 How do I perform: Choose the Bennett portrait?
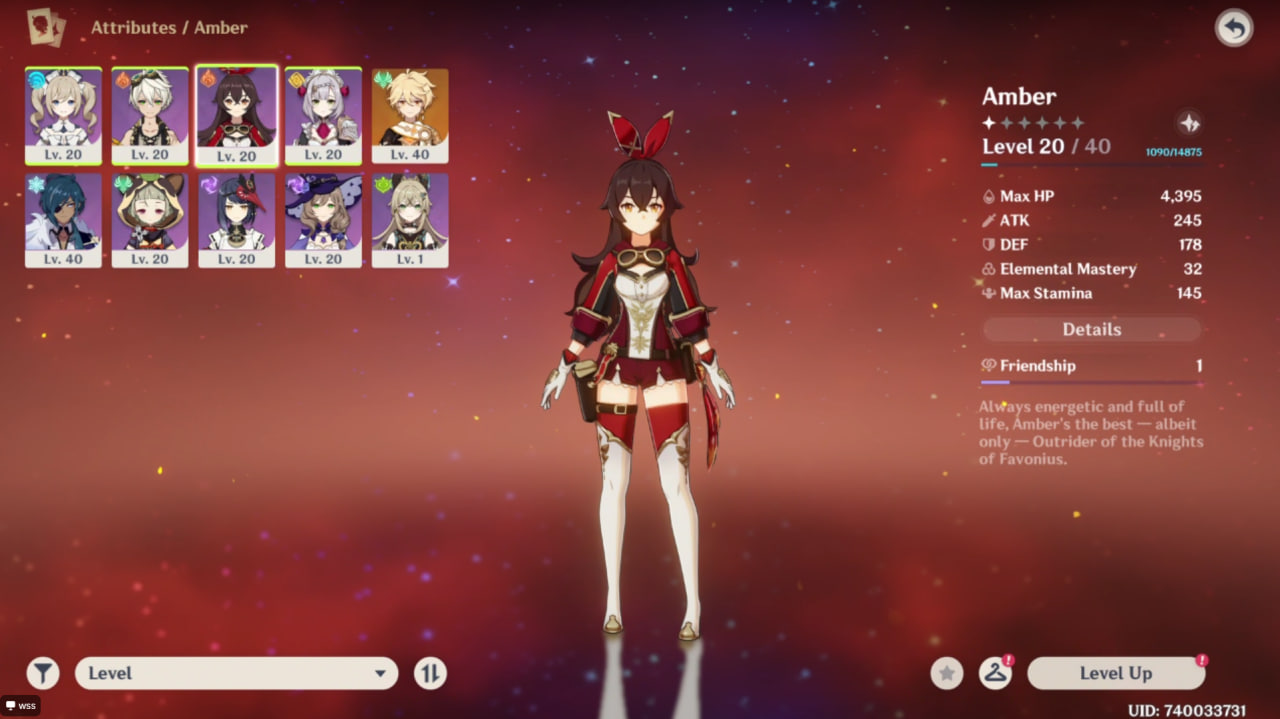click(x=150, y=115)
